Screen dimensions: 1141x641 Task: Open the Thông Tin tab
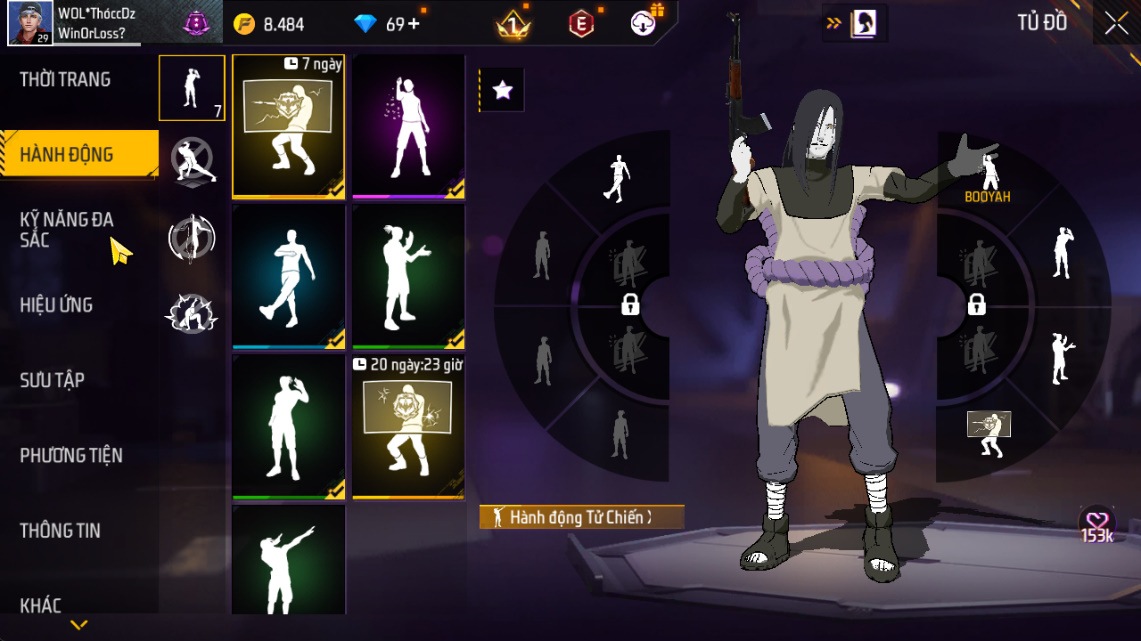coord(61,530)
